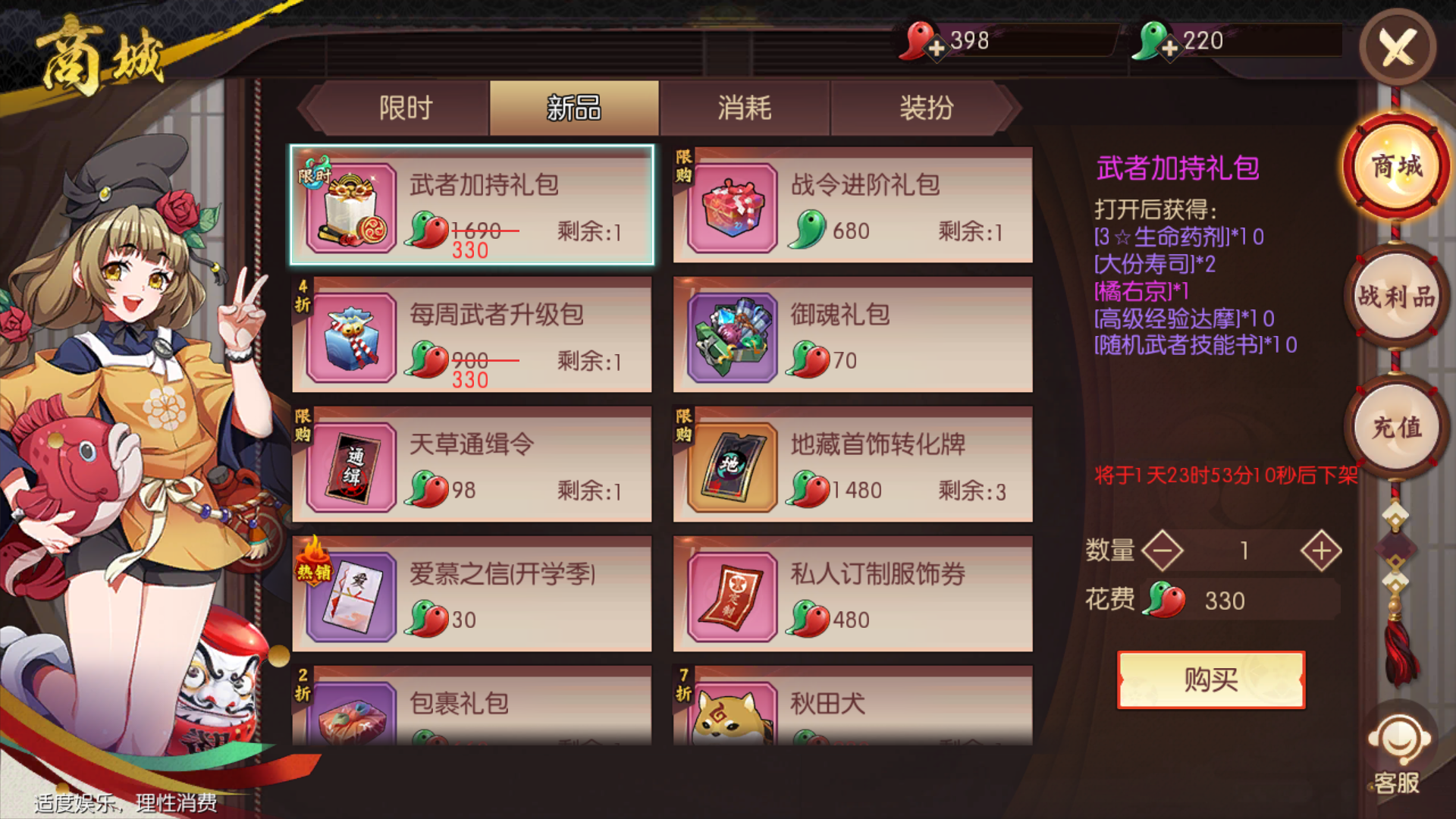Screen dimensions: 1456x819
Task: Select the 武者加持礼包 item card
Action: [470, 206]
